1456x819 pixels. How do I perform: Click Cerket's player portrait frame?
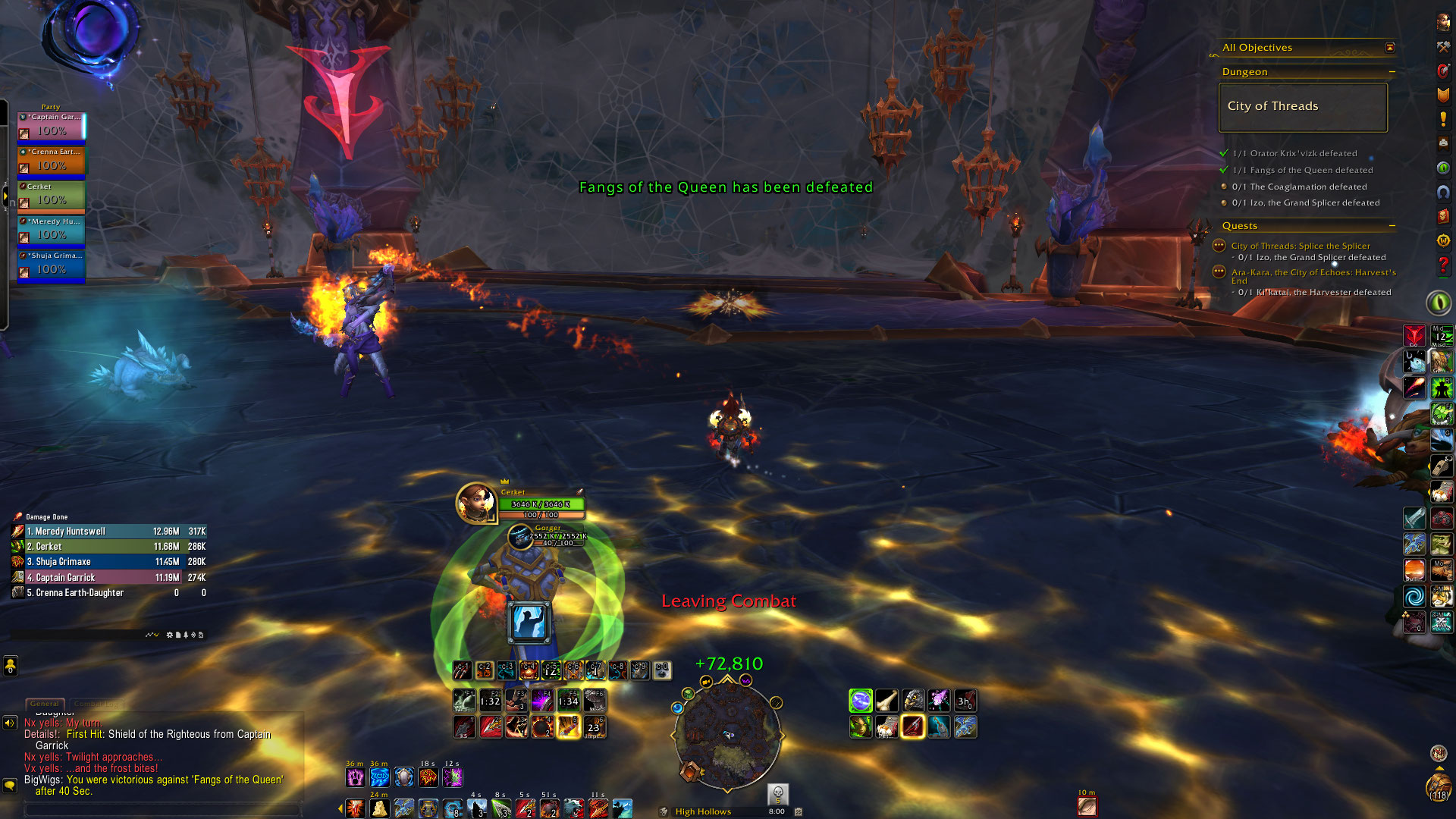click(x=475, y=503)
